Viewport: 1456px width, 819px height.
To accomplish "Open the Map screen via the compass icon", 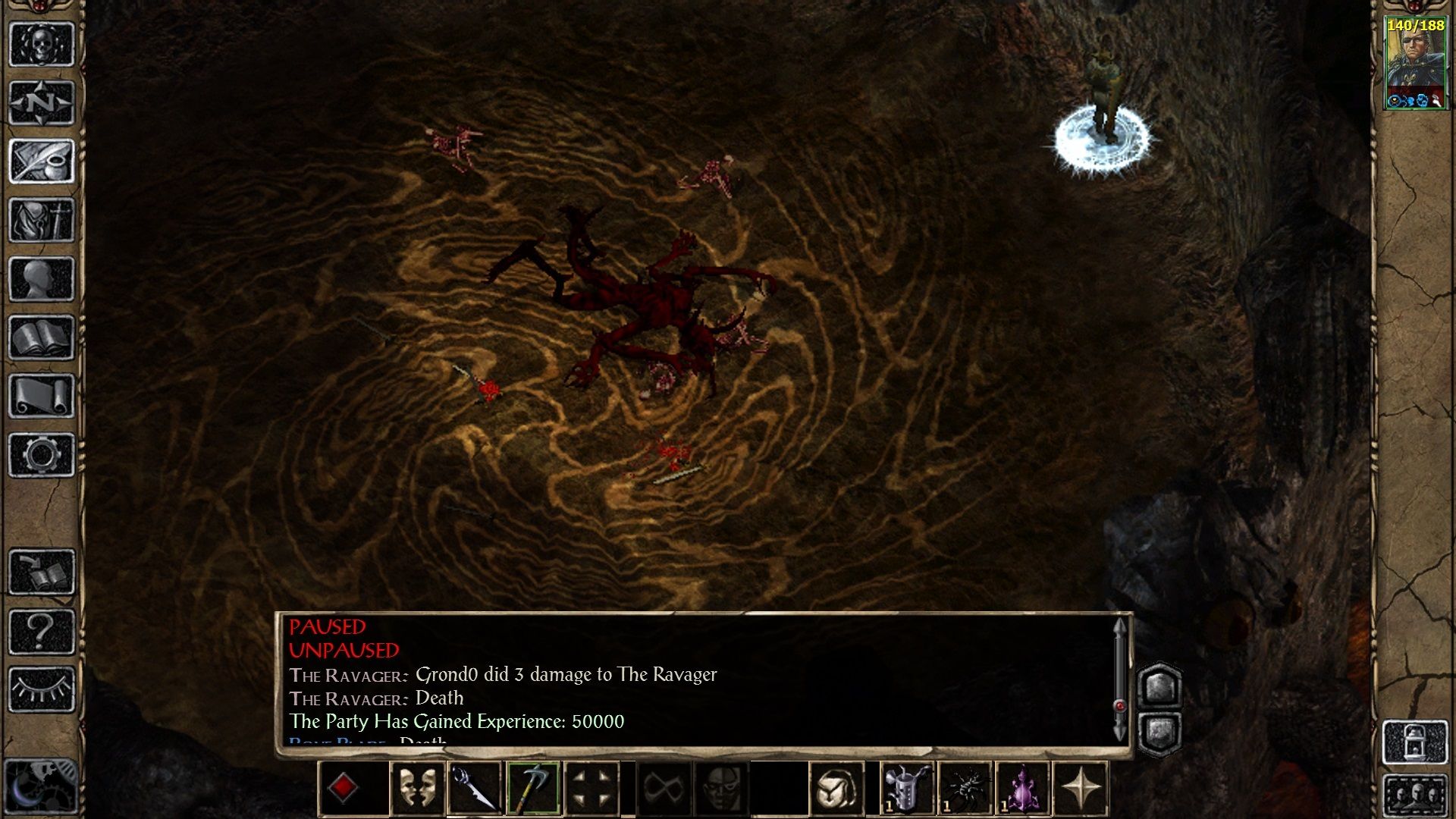I will [x=42, y=102].
